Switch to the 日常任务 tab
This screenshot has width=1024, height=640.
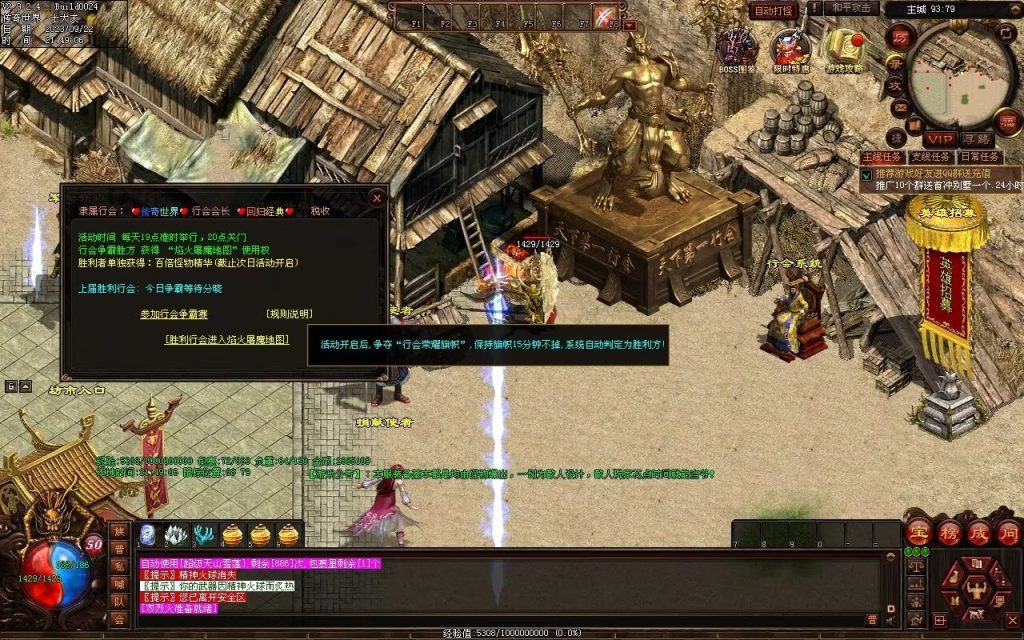coord(978,157)
